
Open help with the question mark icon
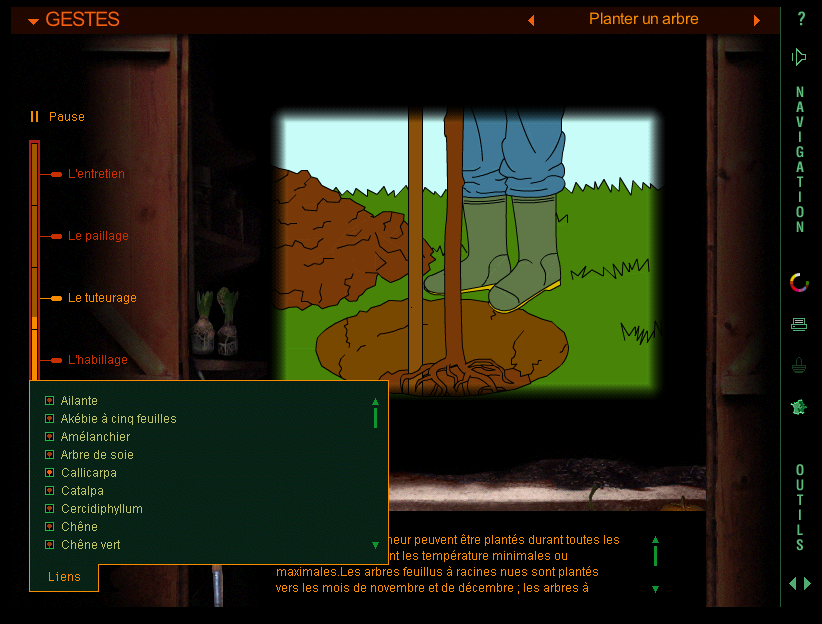click(801, 19)
